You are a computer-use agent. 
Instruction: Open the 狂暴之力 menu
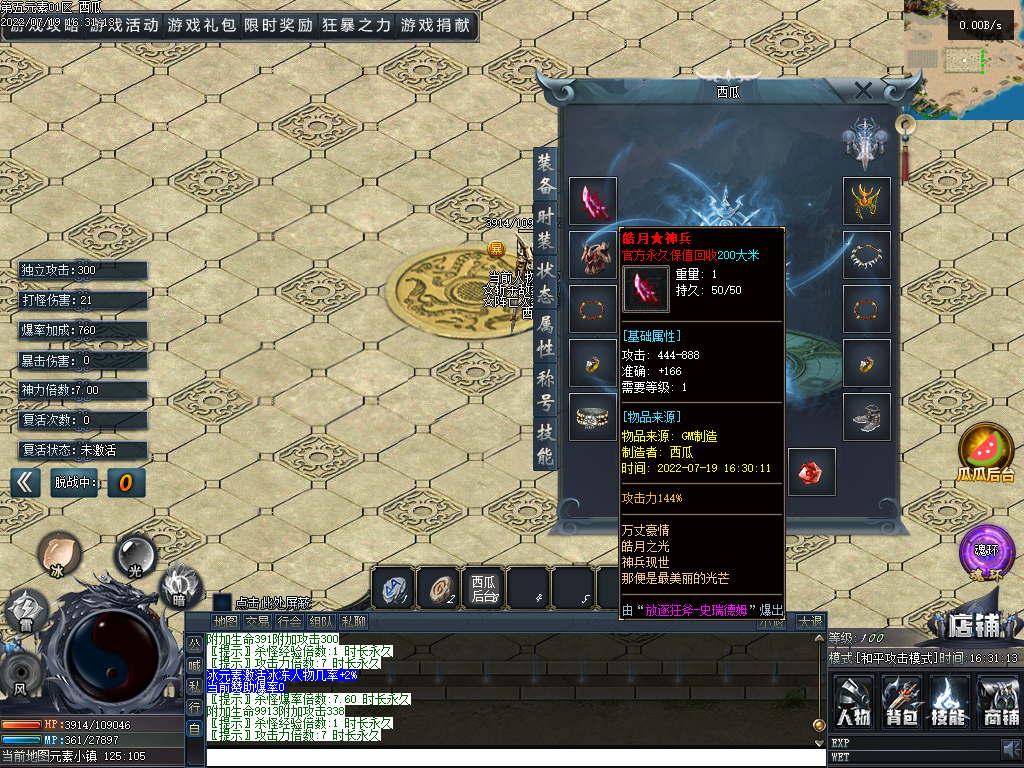click(x=357, y=26)
